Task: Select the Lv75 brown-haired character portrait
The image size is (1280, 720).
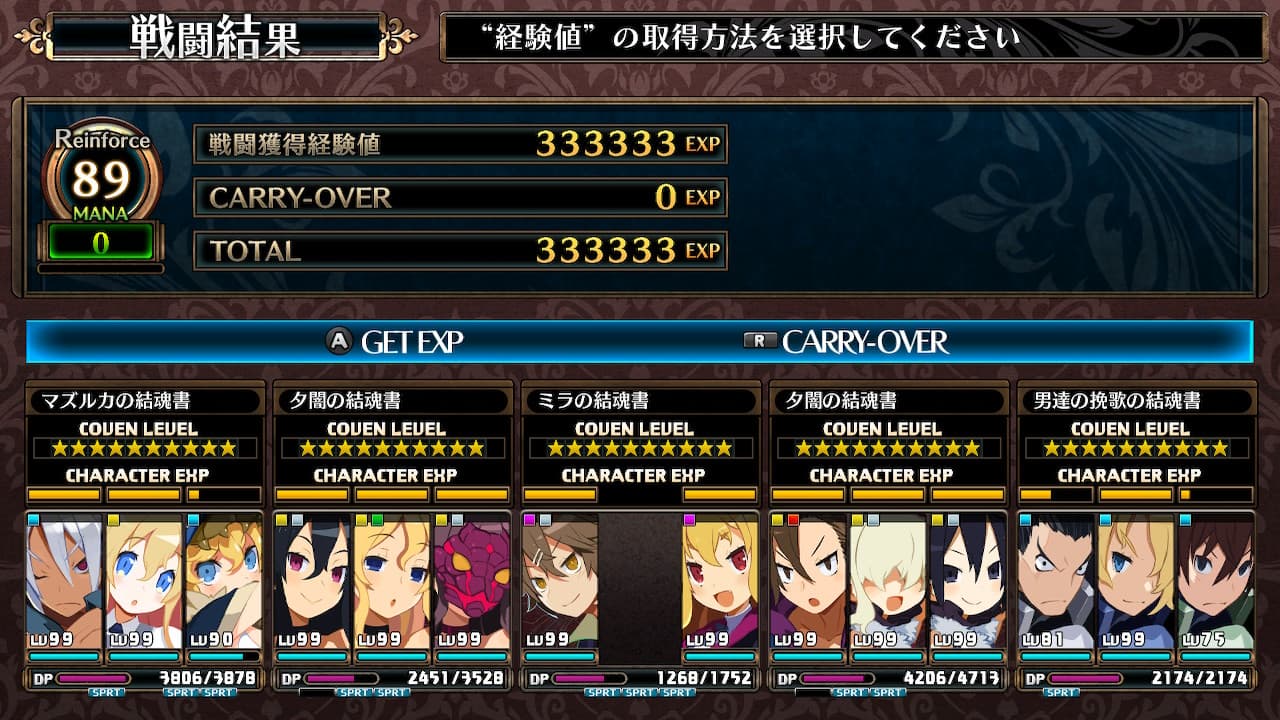Action: pos(1215,581)
